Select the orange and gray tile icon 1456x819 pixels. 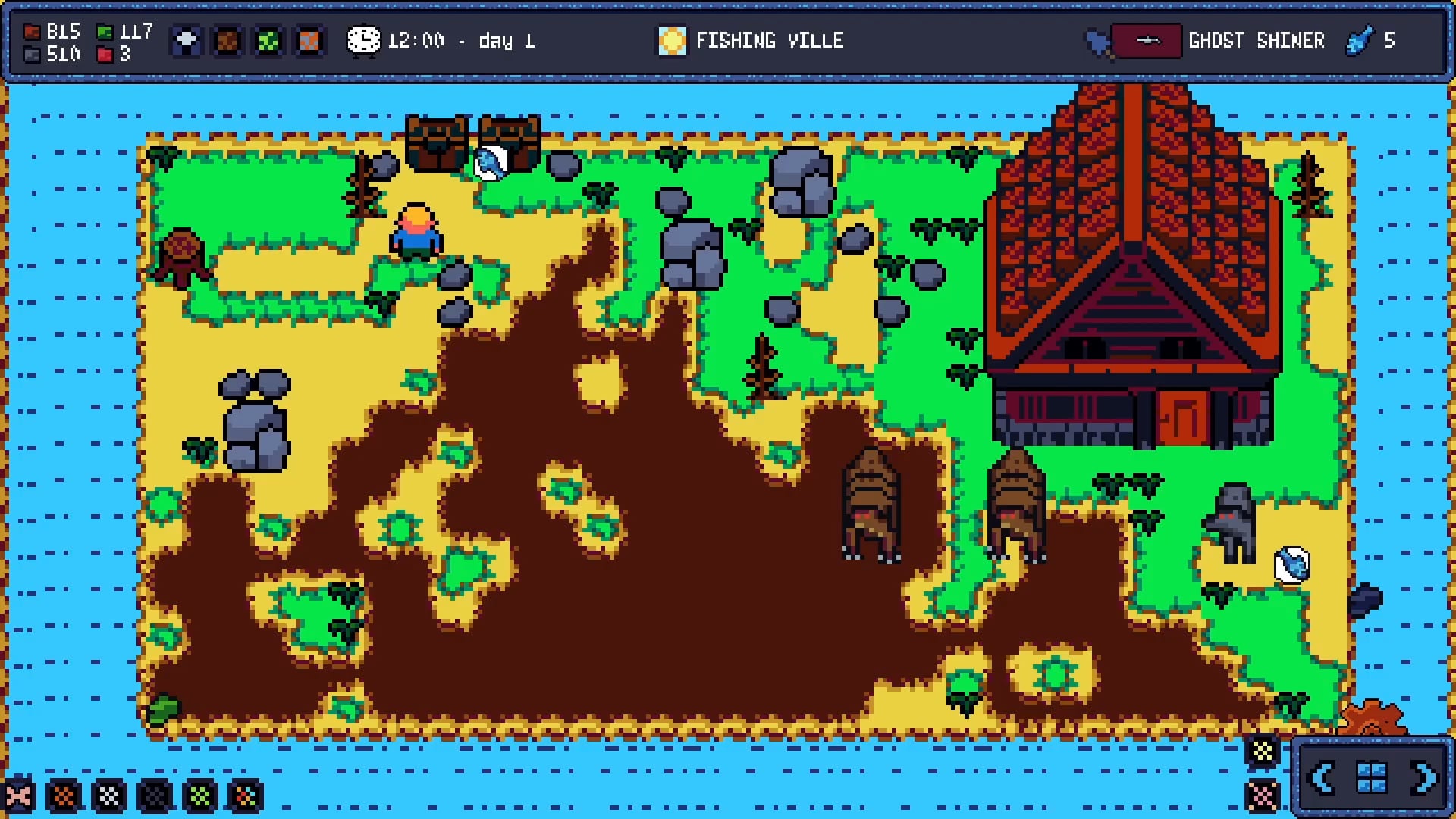click(x=309, y=40)
